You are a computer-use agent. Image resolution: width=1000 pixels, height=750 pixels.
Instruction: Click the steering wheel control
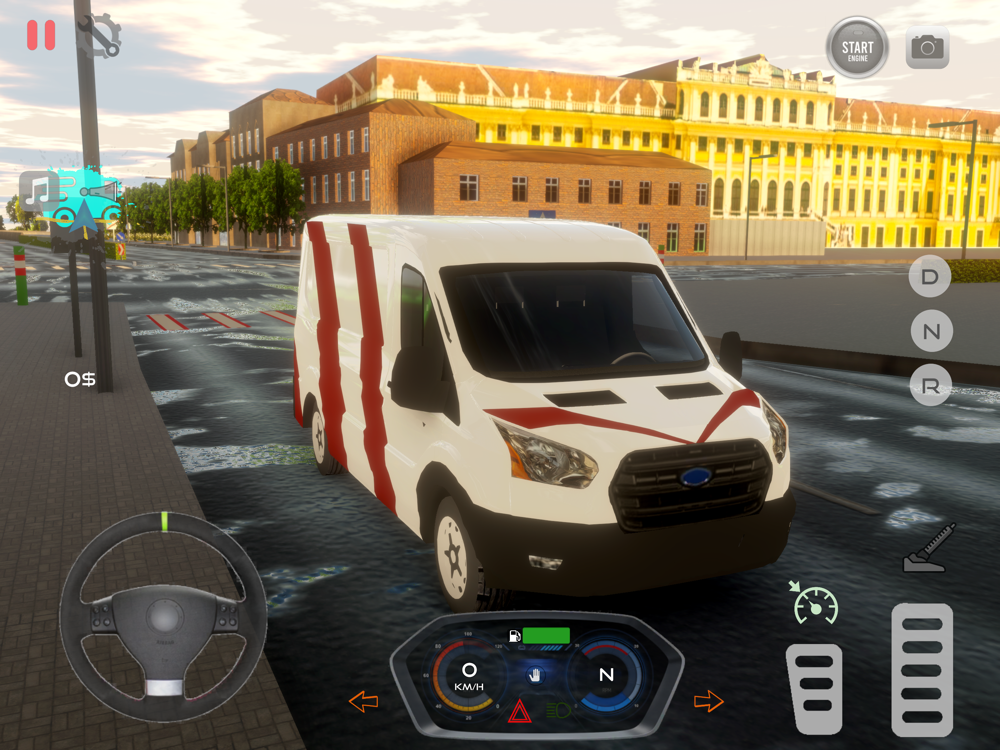pyautogui.click(x=163, y=615)
